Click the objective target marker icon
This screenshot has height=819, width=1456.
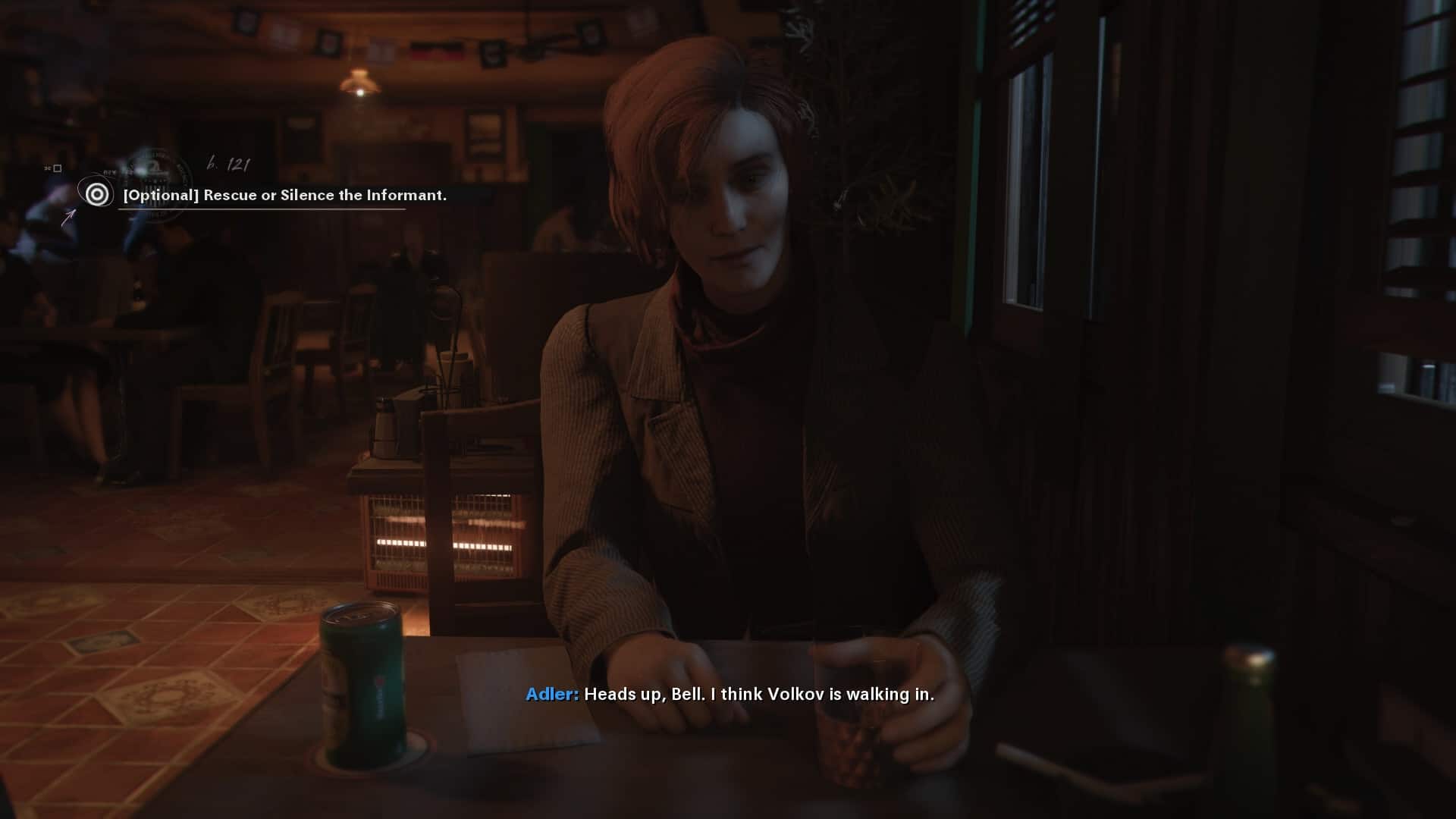(96, 195)
